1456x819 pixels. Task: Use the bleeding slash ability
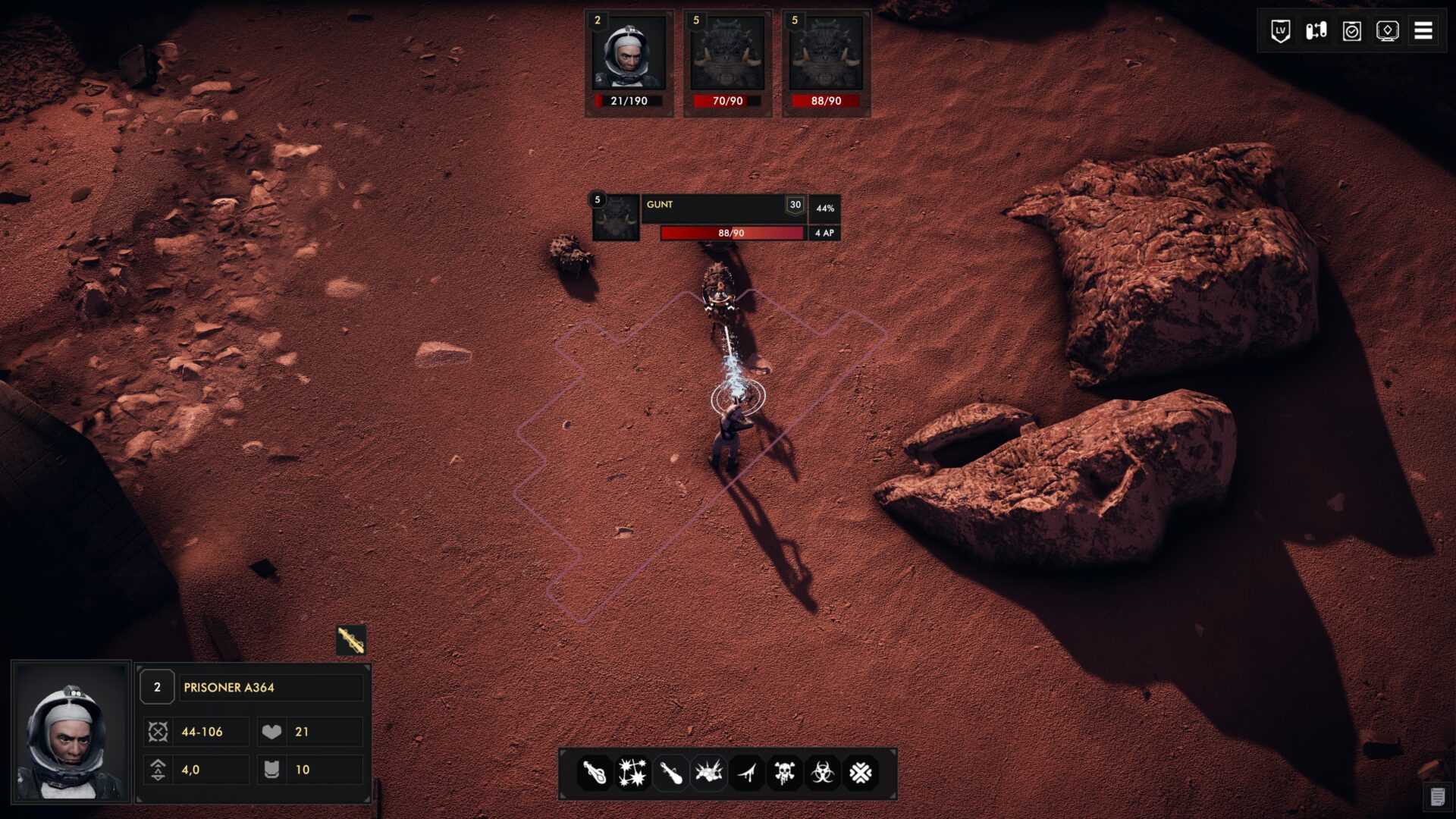pyautogui.click(x=747, y=773)
